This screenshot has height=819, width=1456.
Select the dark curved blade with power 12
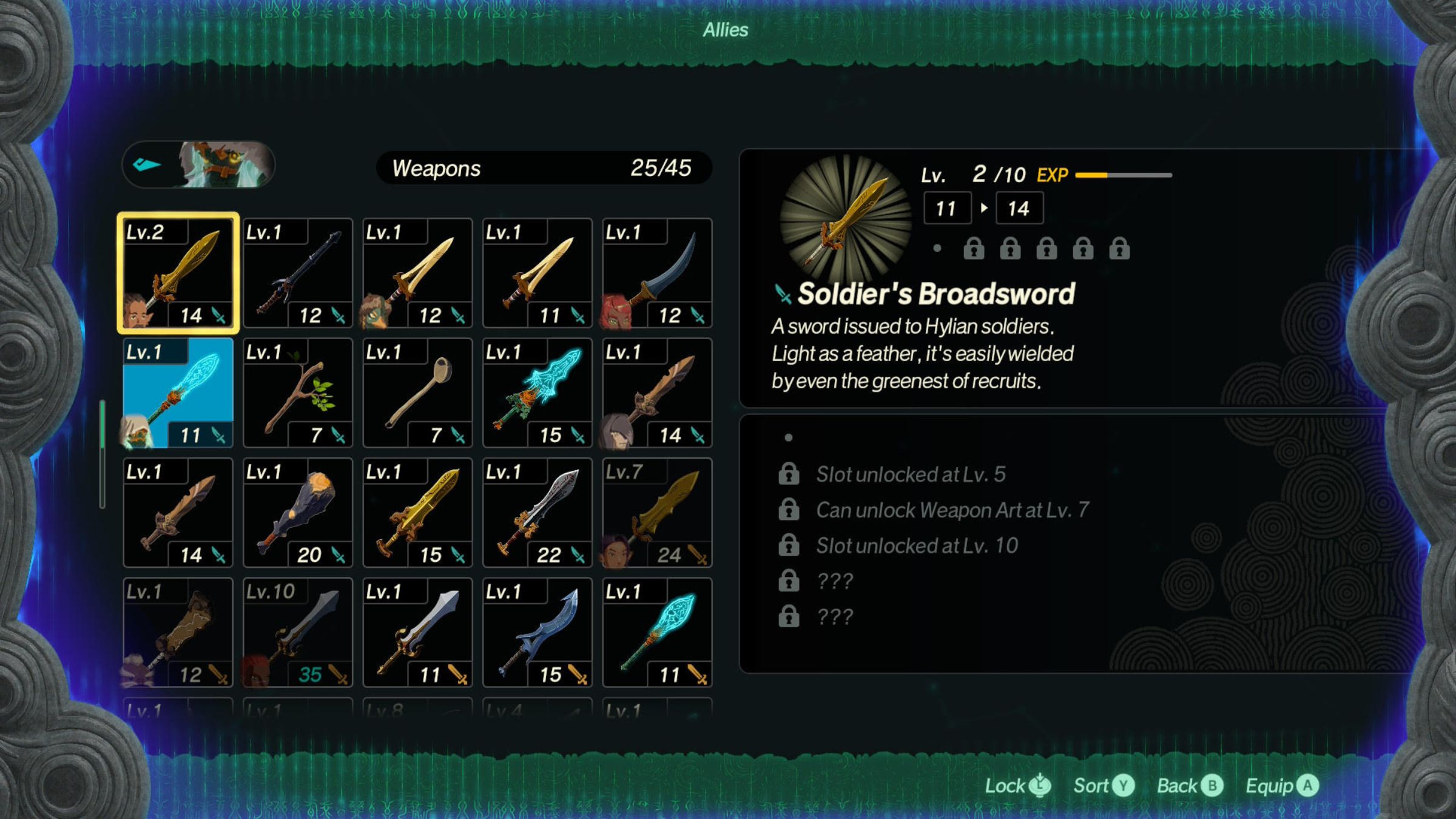(657, 273)
